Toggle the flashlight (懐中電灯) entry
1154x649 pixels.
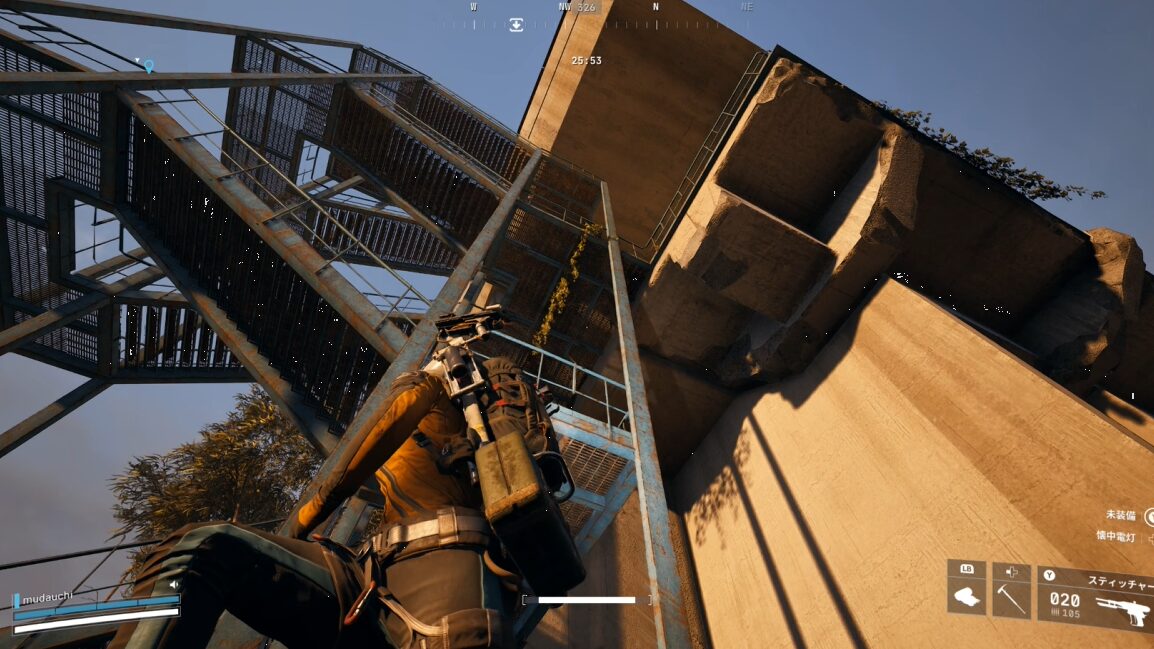1117,536
